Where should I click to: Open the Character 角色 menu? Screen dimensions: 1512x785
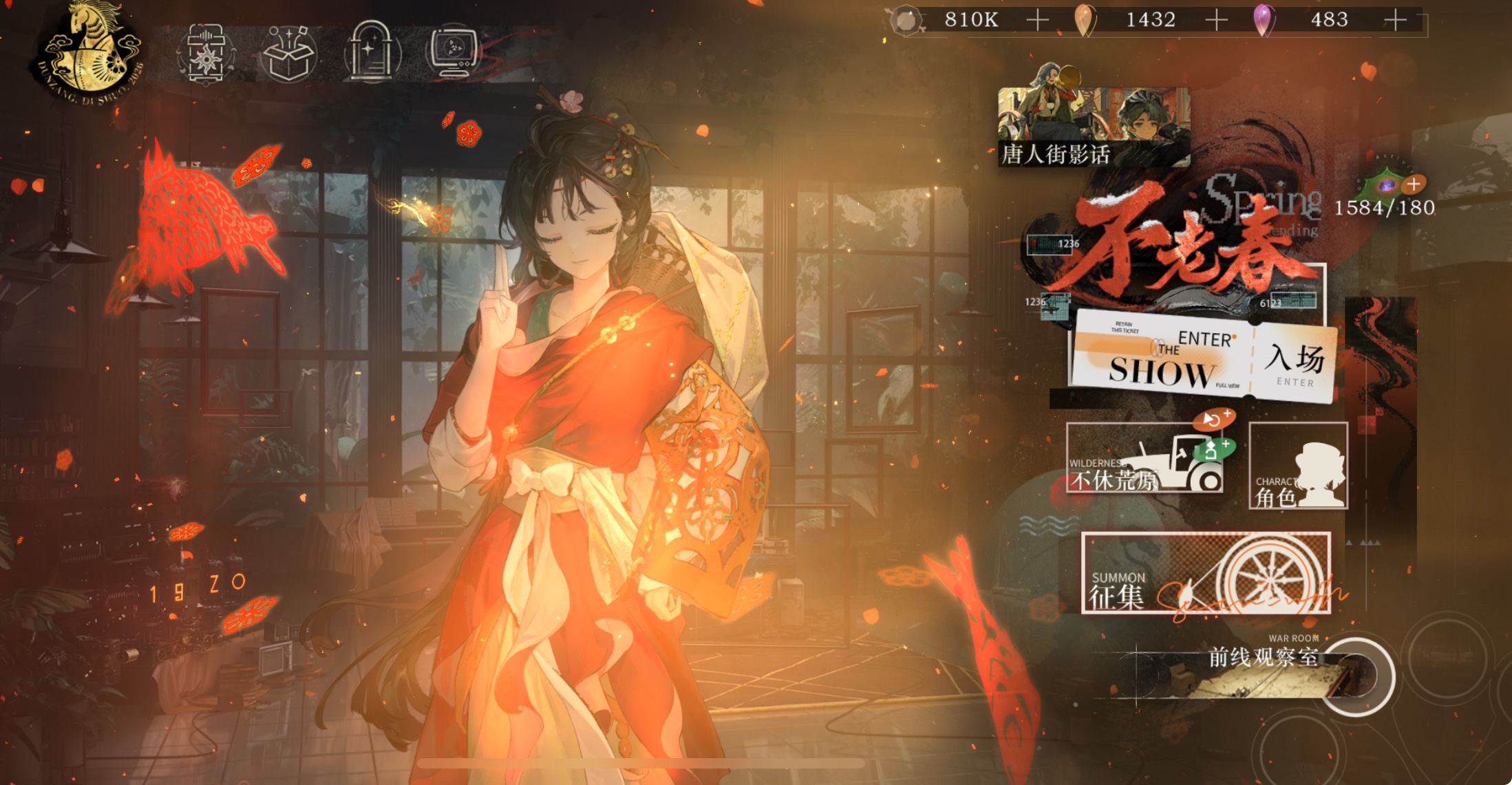1298,466
